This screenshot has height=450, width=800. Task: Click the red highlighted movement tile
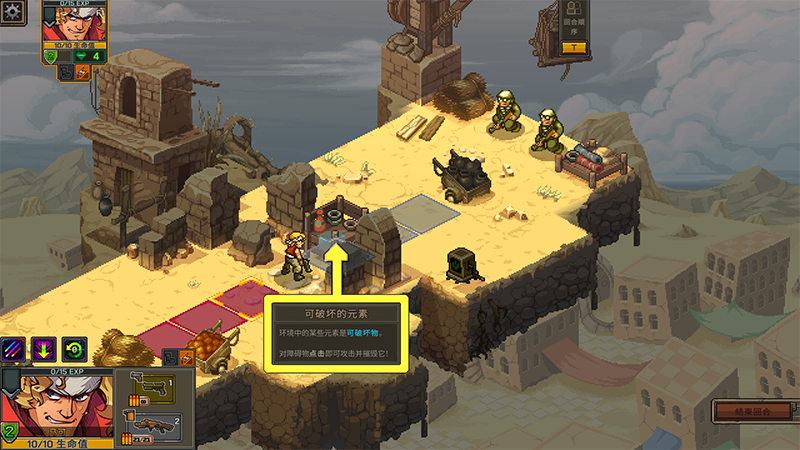tap(238, 300)
